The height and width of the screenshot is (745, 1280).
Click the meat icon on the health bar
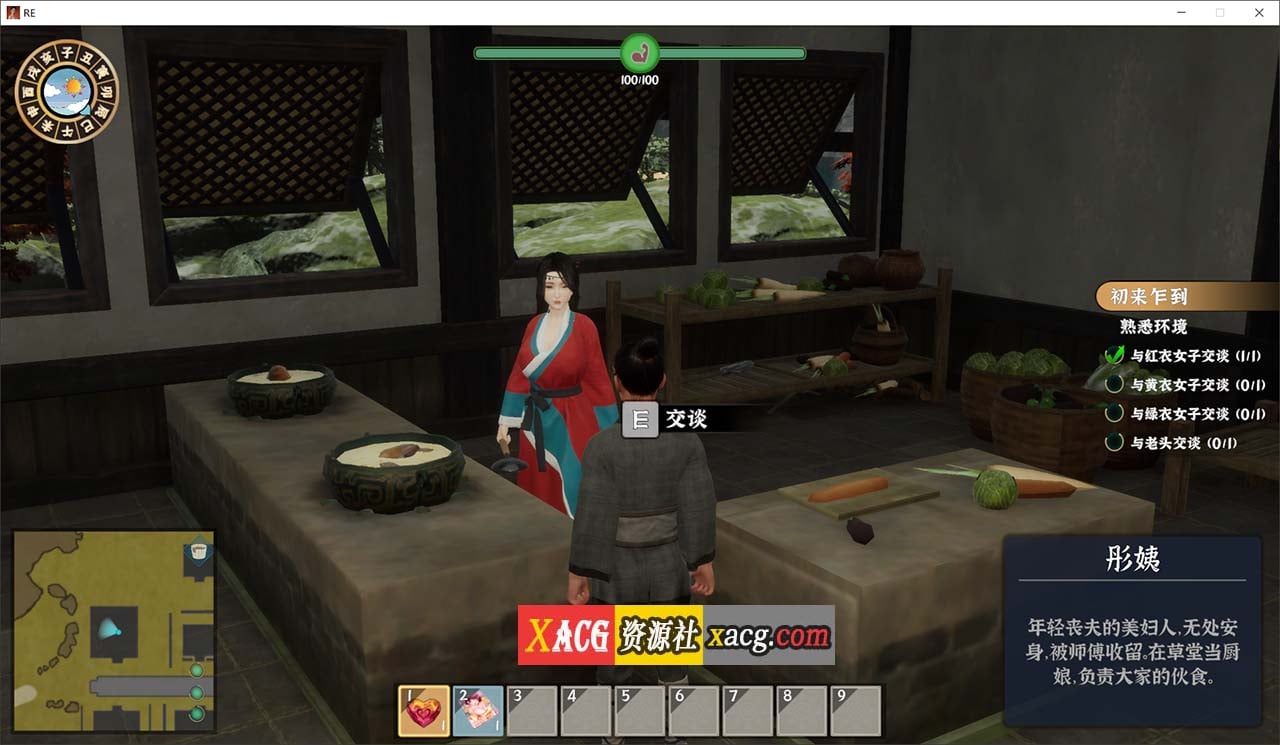[641, 54]
